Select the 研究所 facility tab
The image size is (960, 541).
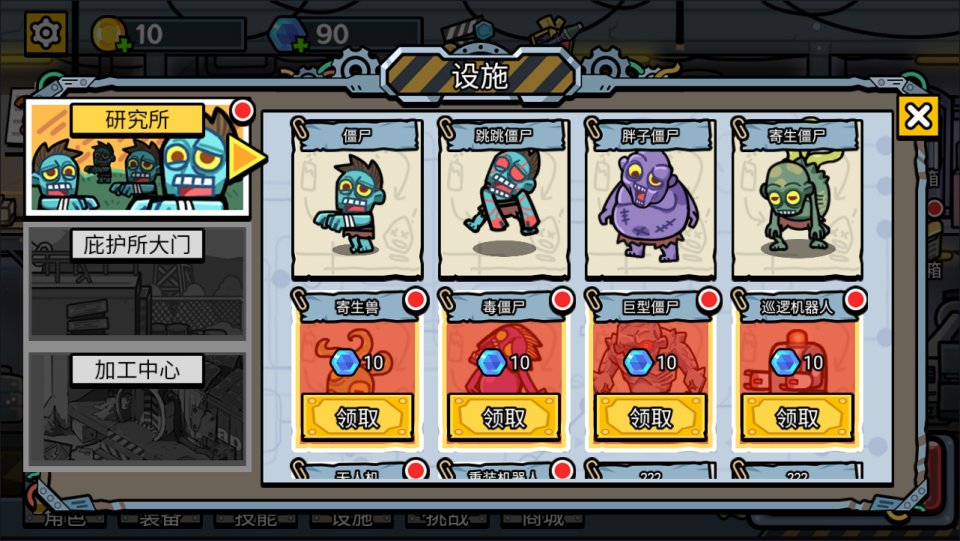(137, 157)
